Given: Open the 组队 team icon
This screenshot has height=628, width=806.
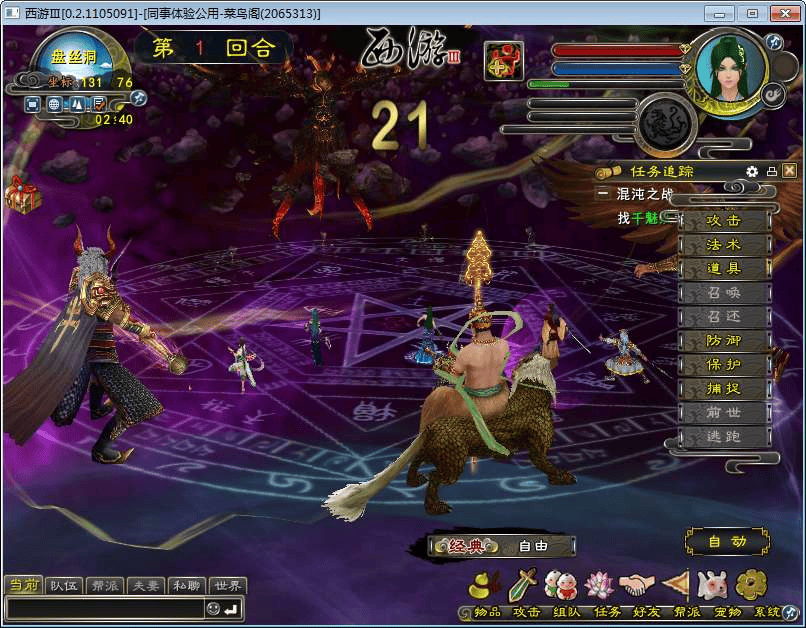Looking at the screenshot, I should click(561, 586).
